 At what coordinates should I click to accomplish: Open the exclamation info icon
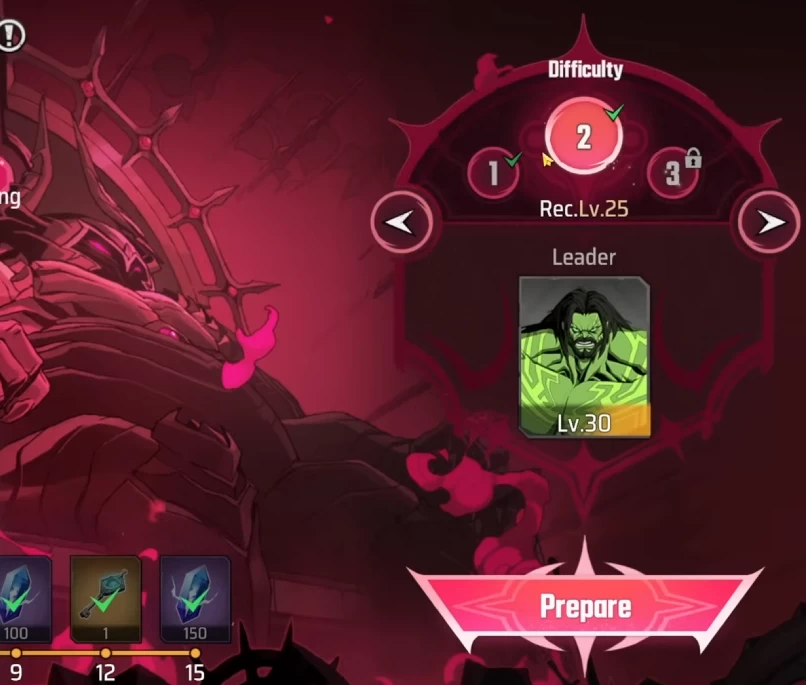point(11,37)
